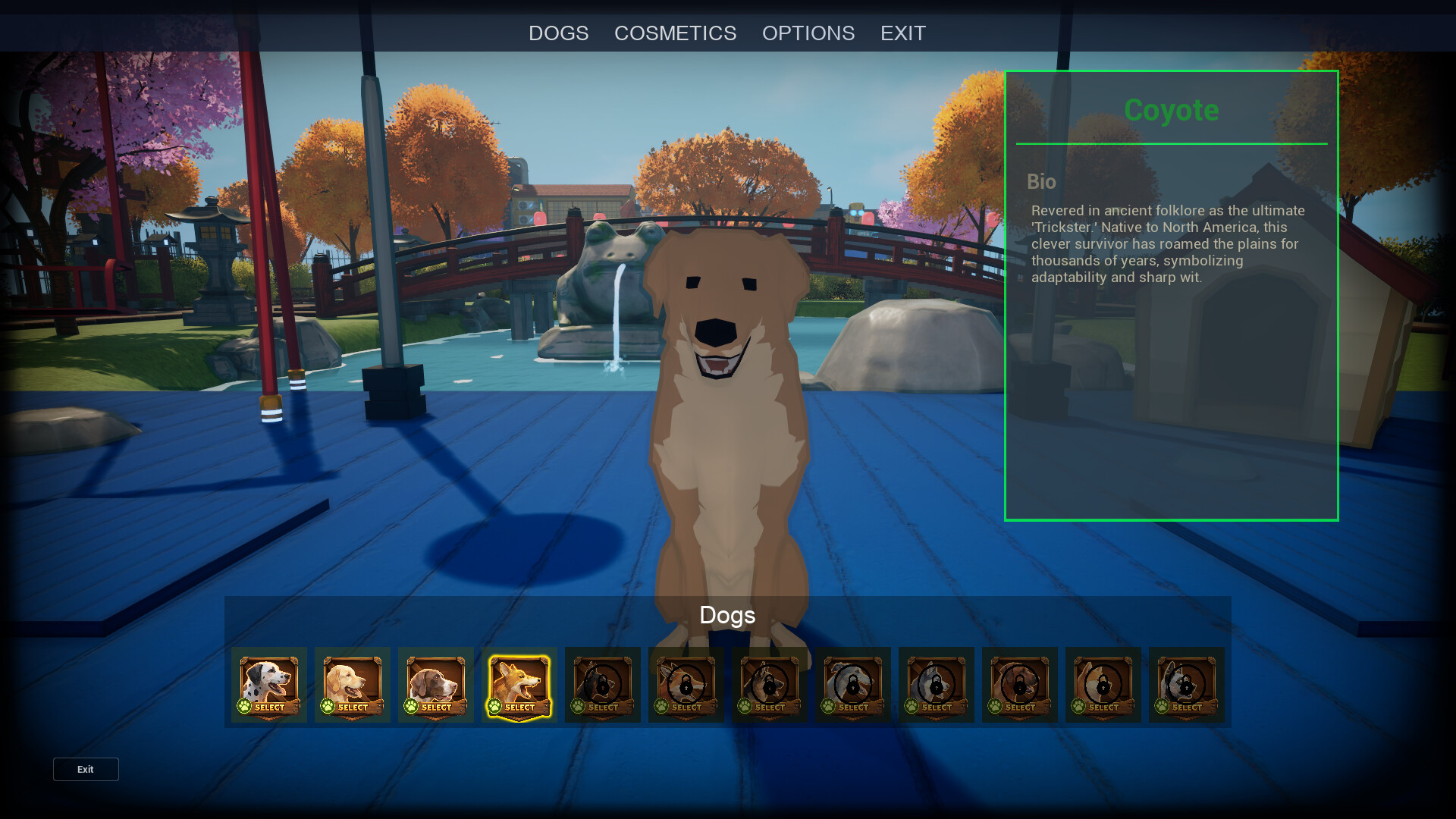Image resolution: width=1456 pixels, height=819 pixels.
Task: Click the small Exit button at bottom left
Action: click(x=86, y=769)
